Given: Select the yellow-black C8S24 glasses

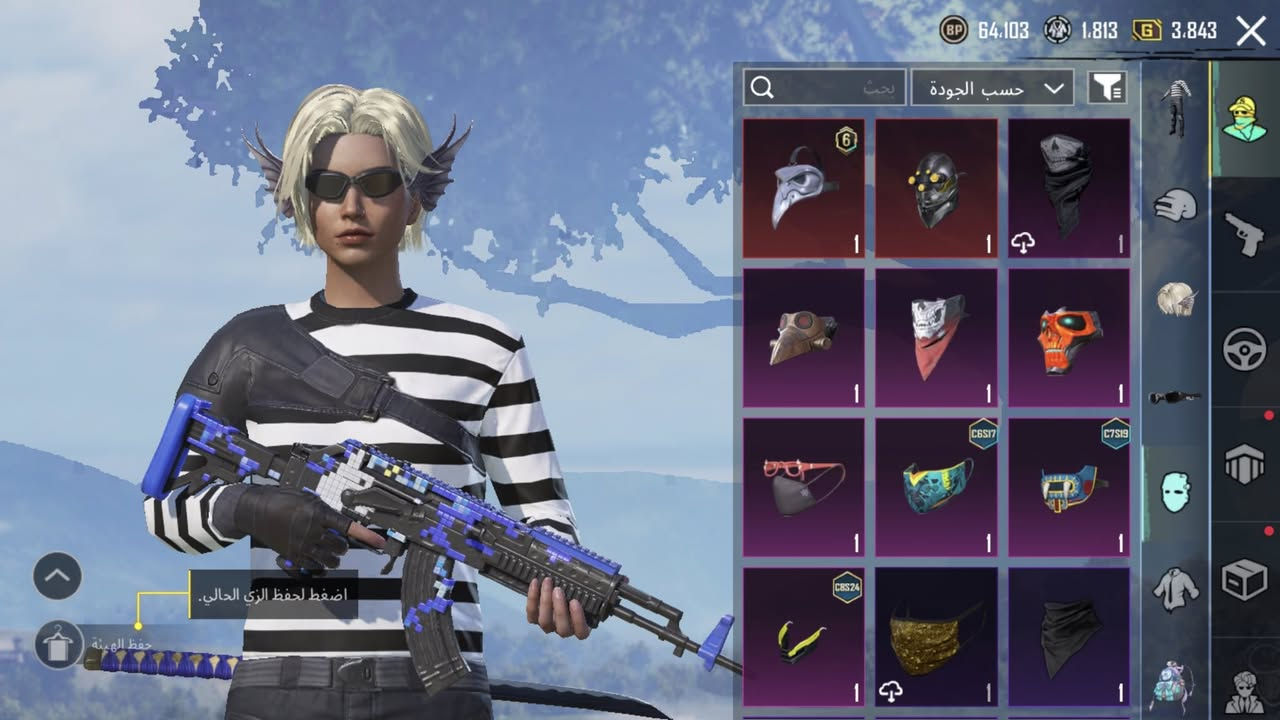Looking at the screenshot, I should [804, 637].
